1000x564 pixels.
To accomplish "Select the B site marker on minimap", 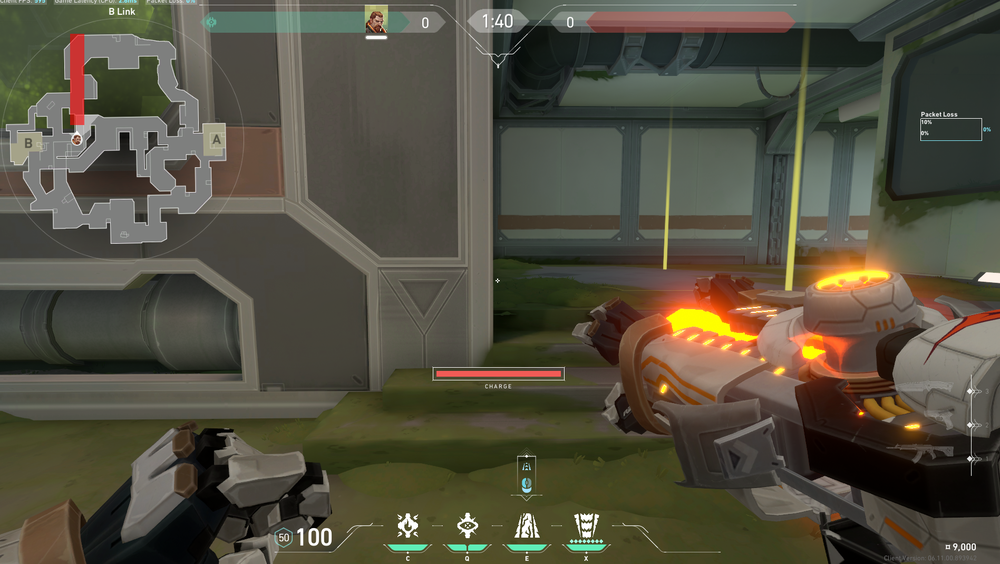I will [29, 144].
